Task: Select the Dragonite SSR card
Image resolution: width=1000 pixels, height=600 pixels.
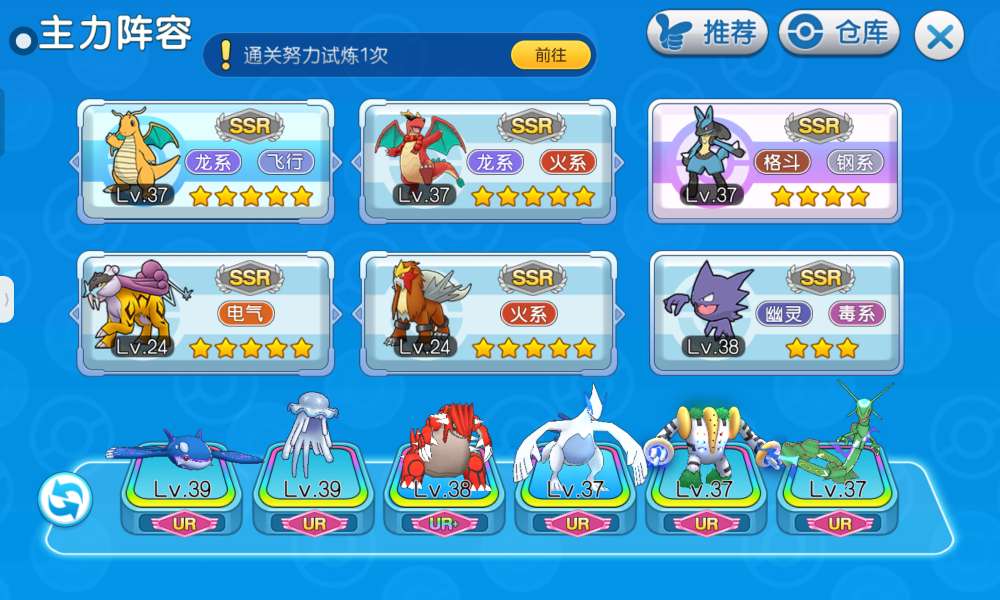Action: click(205, 160)
